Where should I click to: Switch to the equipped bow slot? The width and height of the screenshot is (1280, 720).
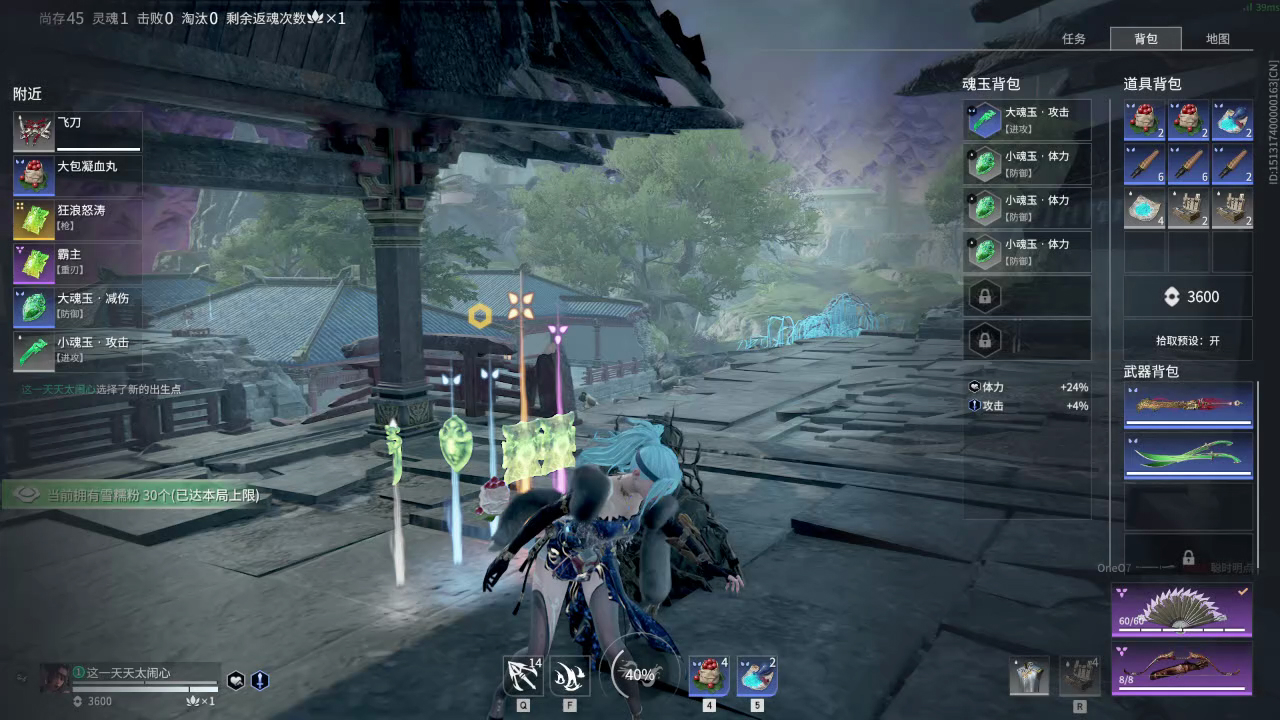pyautogui.click(x=1181, y=667)
